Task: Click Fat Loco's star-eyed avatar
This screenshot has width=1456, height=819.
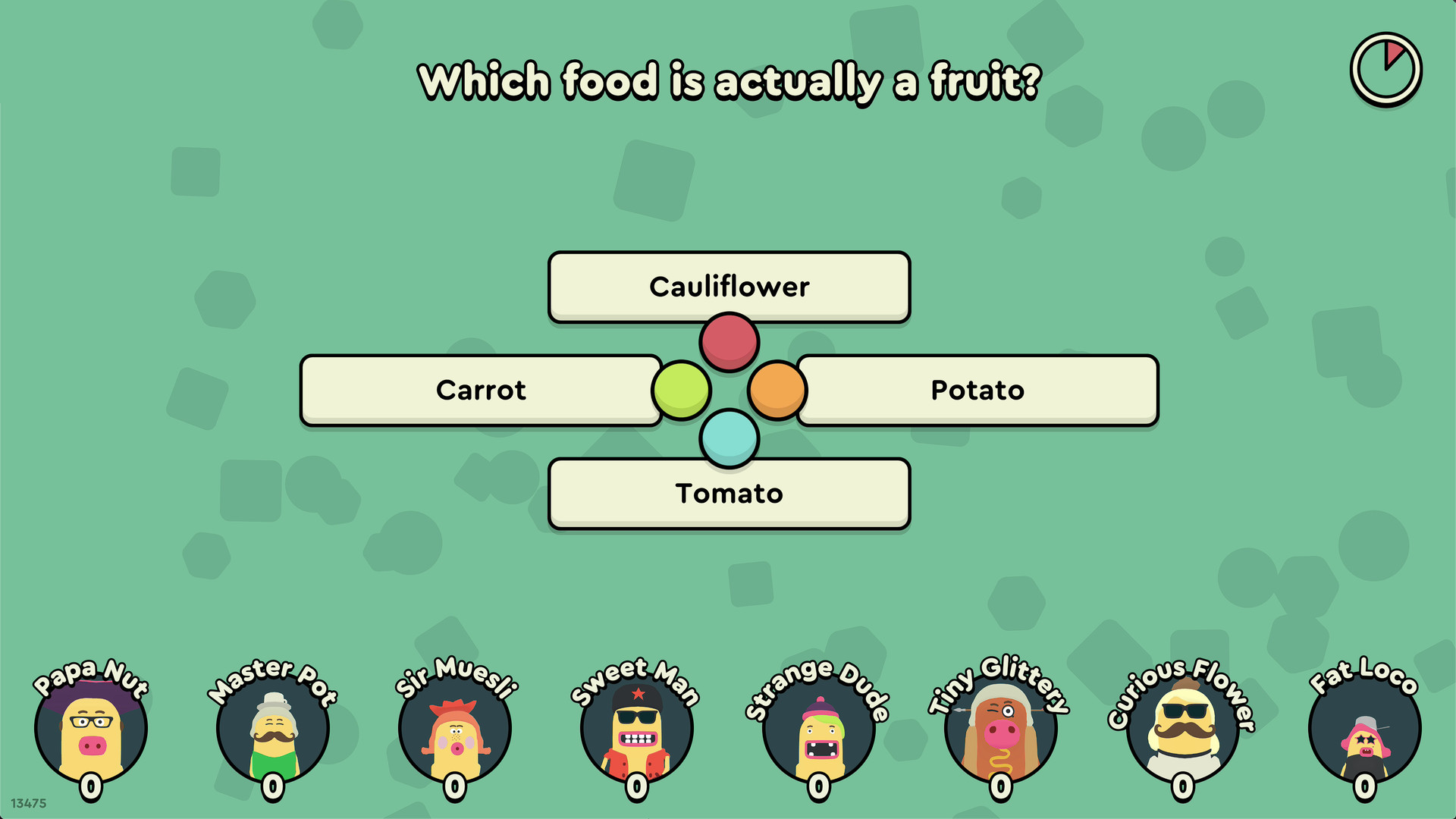Action: [x=1361, y=728]
